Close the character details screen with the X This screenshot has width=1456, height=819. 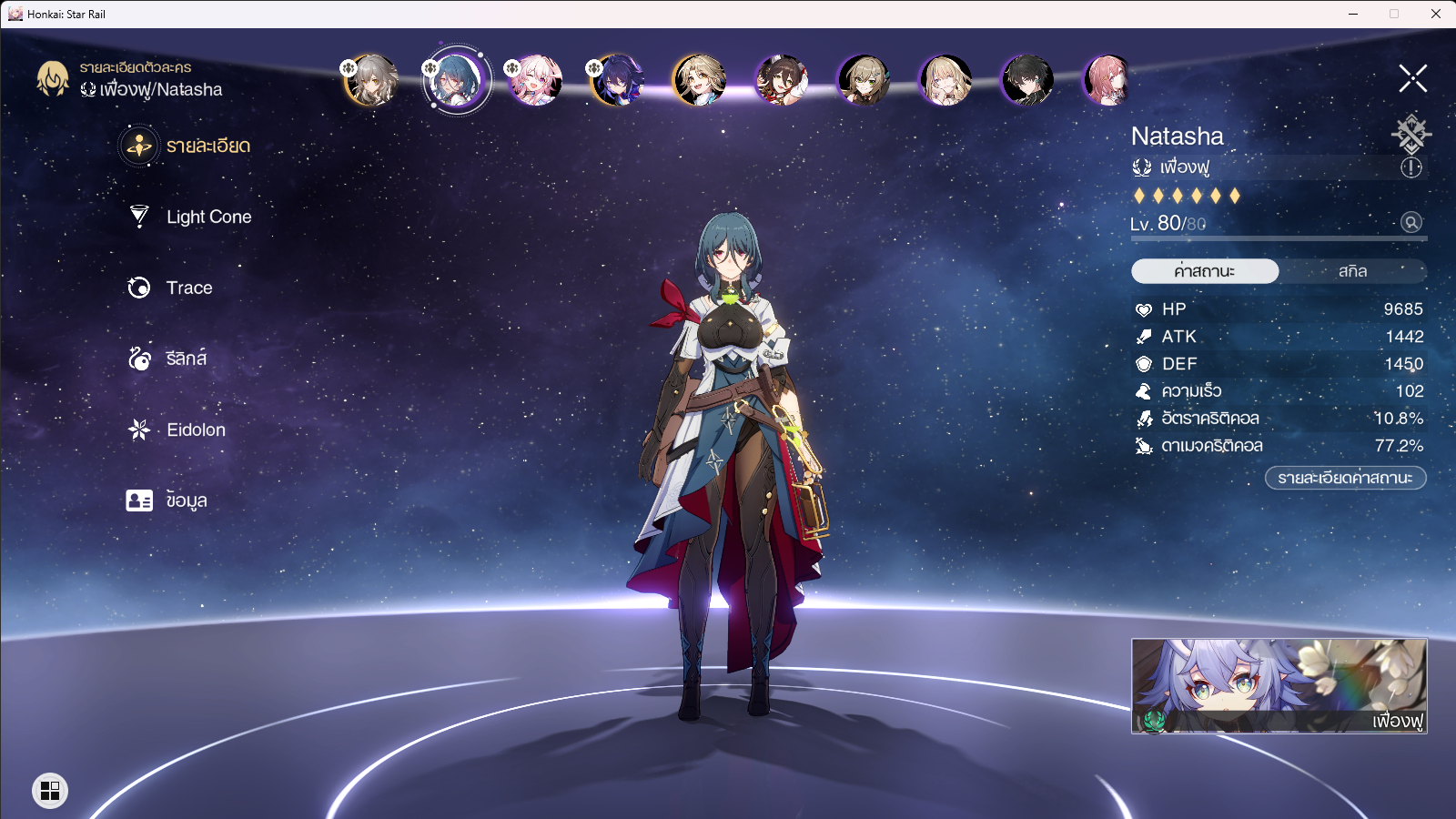point(1412,77)
